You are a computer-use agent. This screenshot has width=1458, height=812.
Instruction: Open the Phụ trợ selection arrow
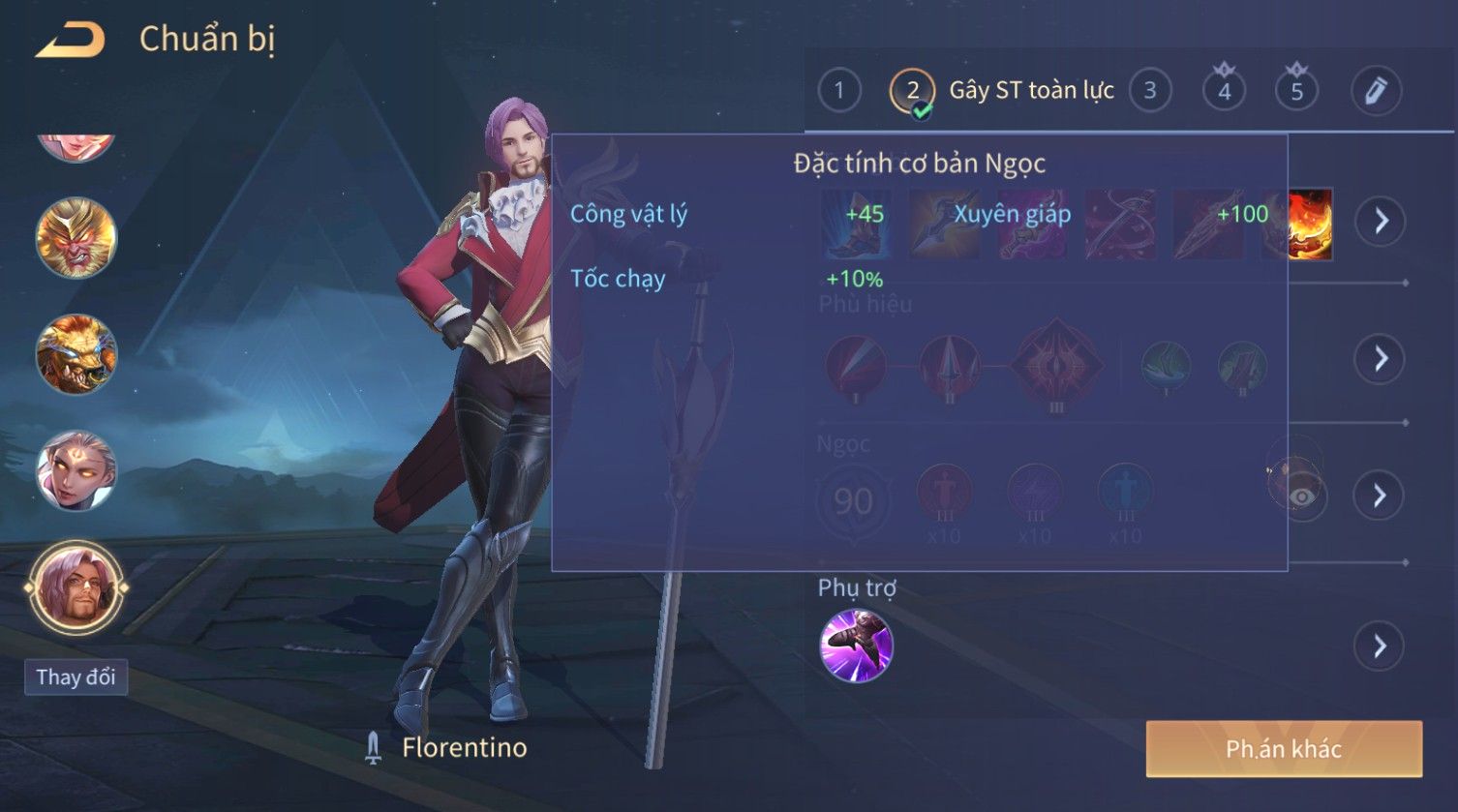tap(1379, 646)
